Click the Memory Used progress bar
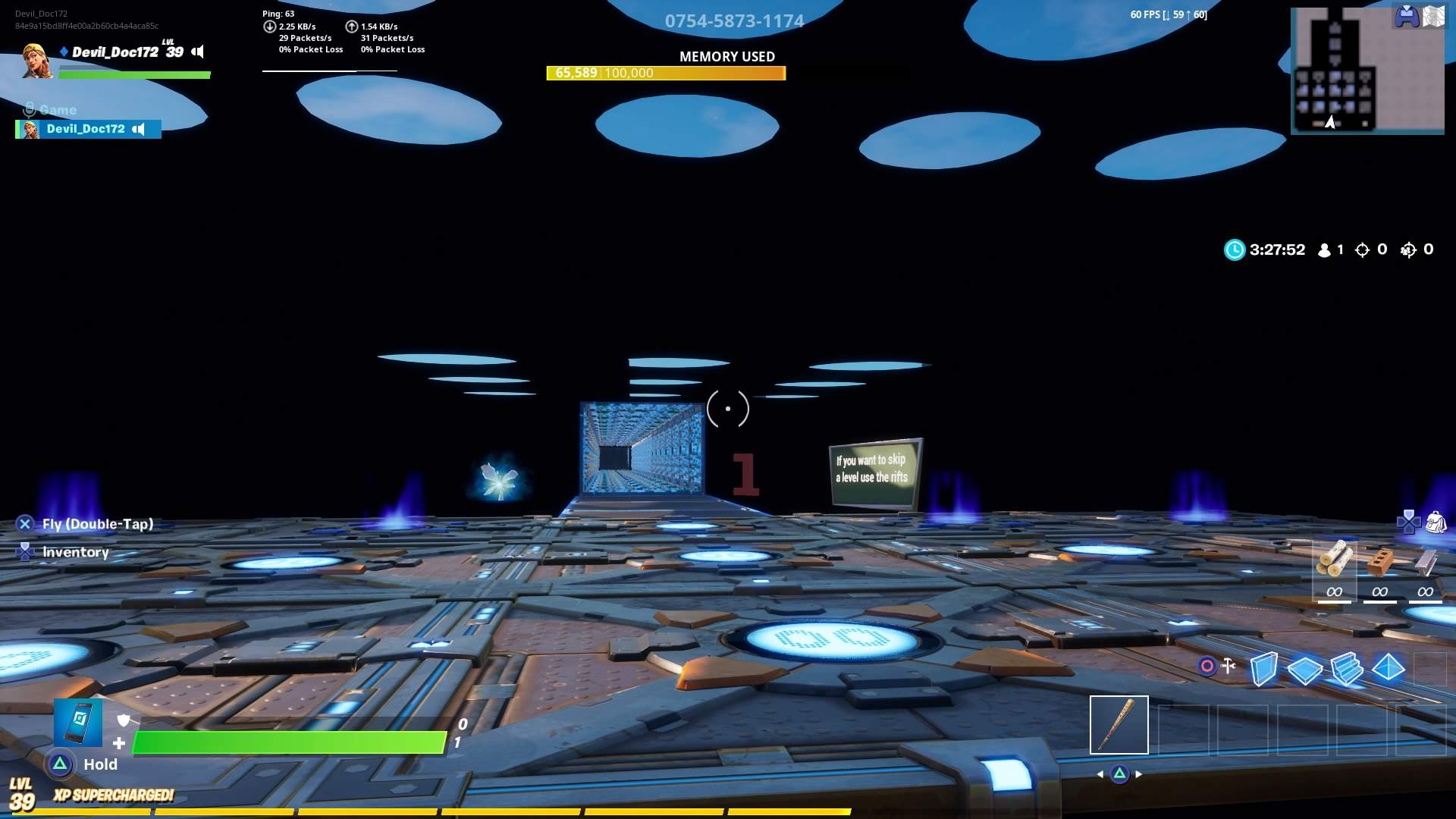This screenshot has width=1456, height=819. pyautogui.click(x=666, y=74)
